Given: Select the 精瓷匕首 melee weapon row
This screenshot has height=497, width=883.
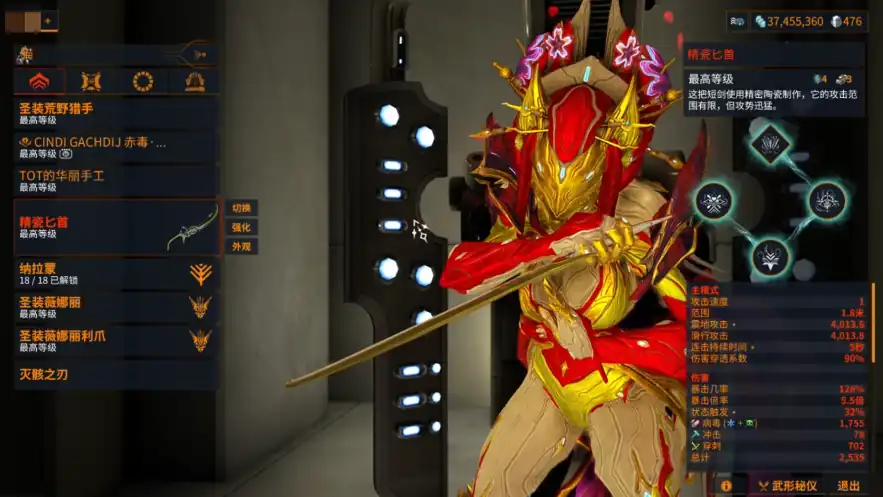Looking at the screenshot, I should coord(115,226).
